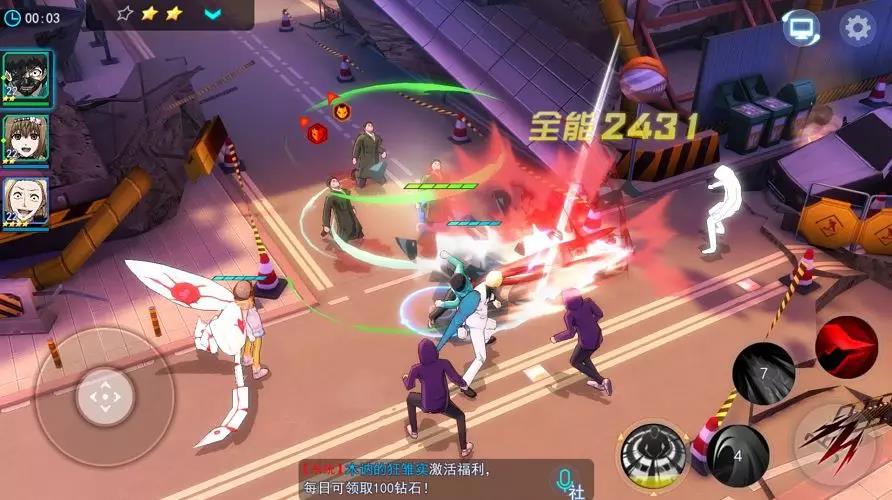Switch to the brown-haired girl portrait
The width and height of the screenshot is (892, 500).
point(25,139)
